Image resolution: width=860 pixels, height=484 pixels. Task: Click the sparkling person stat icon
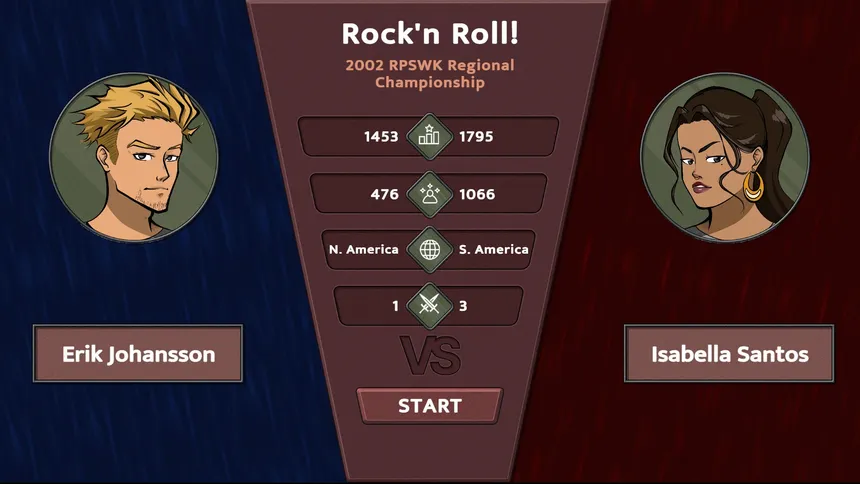[x=429, y=194]
